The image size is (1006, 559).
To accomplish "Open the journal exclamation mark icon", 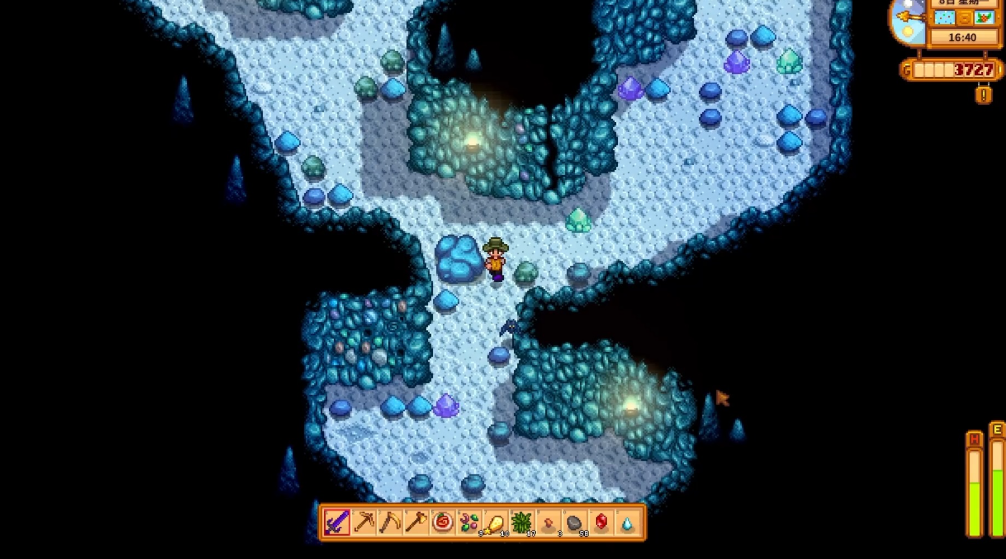I will pyautogui.click(x=983, y=95).
